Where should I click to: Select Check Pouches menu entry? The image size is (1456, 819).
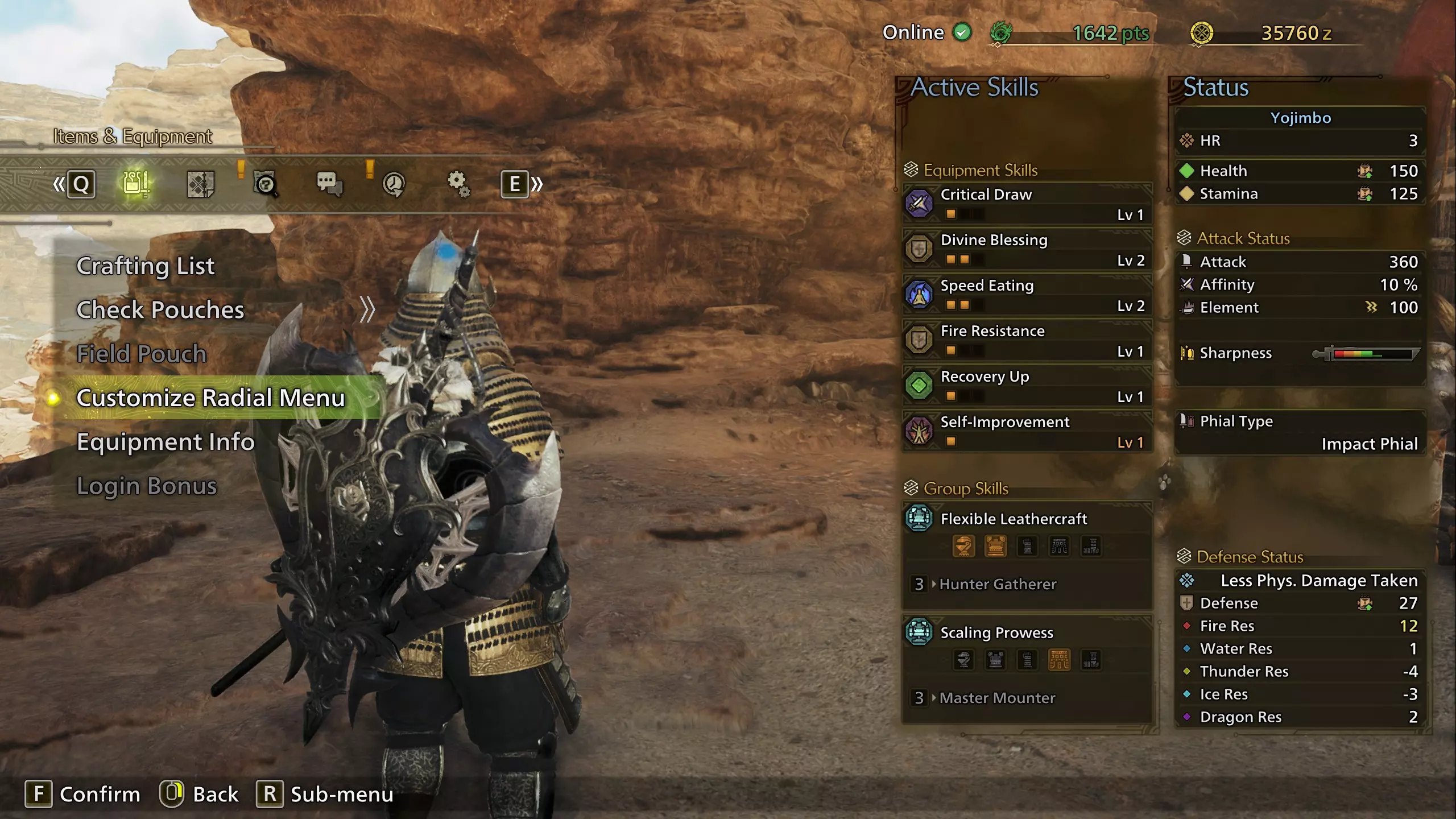[160, 310]
